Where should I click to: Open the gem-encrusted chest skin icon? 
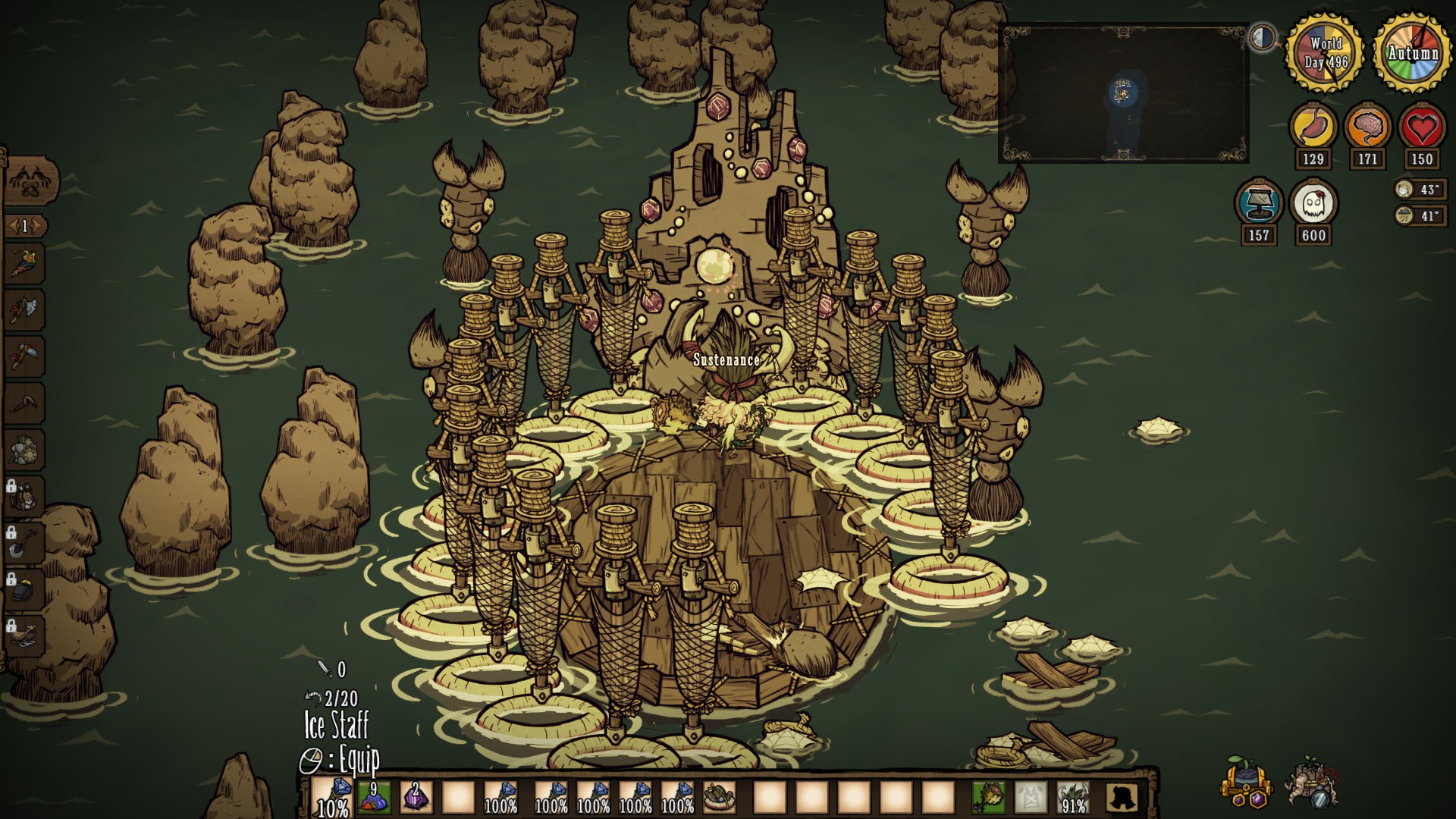[1244, 782]
